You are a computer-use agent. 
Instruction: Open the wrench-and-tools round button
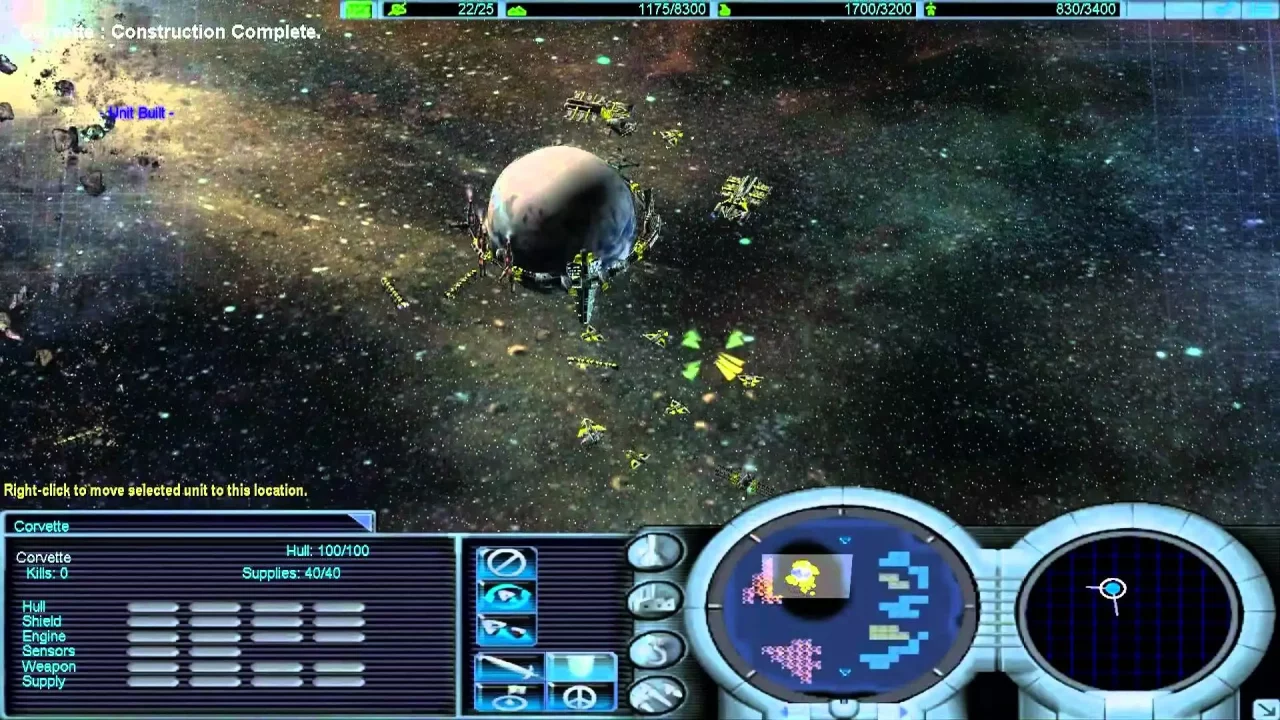pos(658,694)
